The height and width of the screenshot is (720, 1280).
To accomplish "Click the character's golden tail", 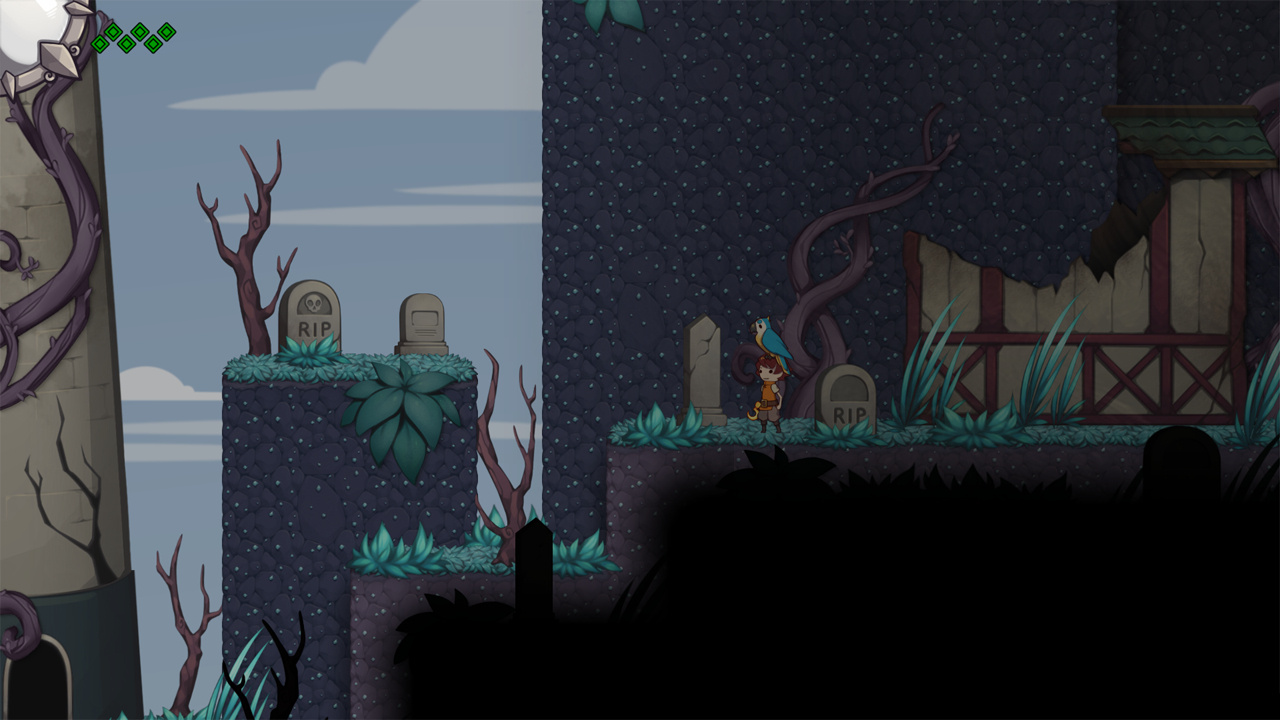I will click(x=754, y=412).
